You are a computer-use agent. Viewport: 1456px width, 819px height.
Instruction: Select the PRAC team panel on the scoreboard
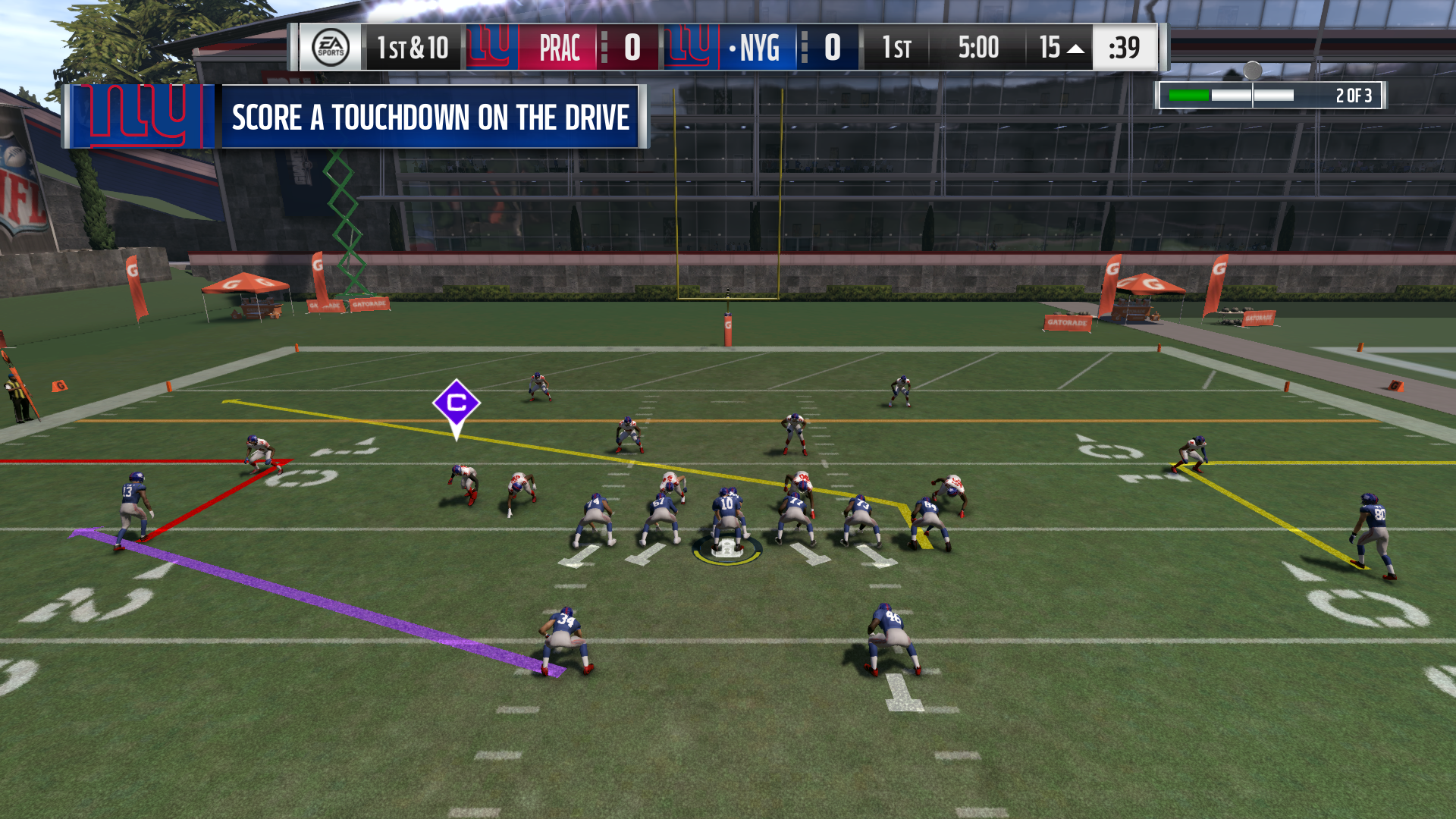click(x=560, y=48)
